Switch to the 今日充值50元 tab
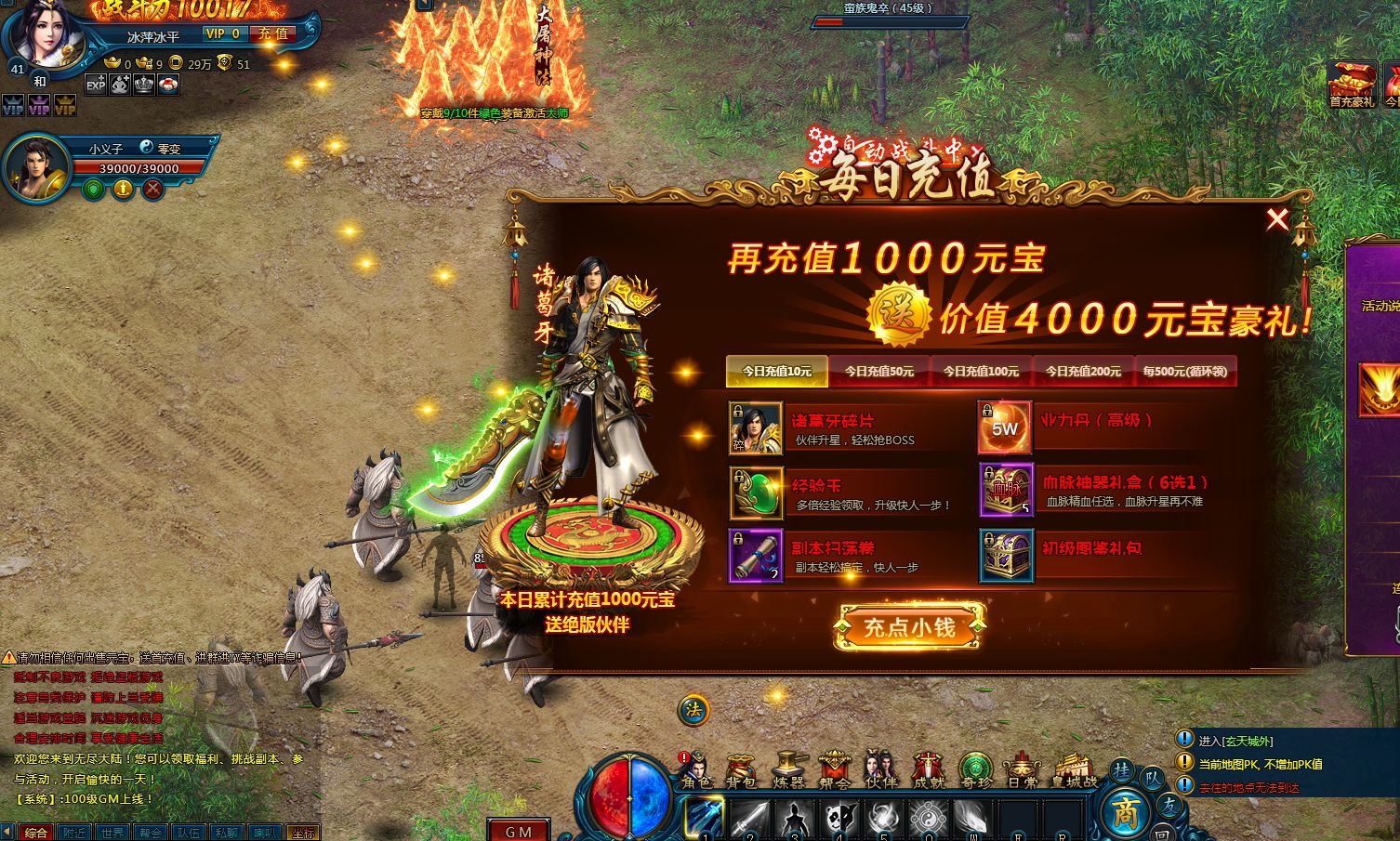The image size is (1400, 841). tap(878, 371)
